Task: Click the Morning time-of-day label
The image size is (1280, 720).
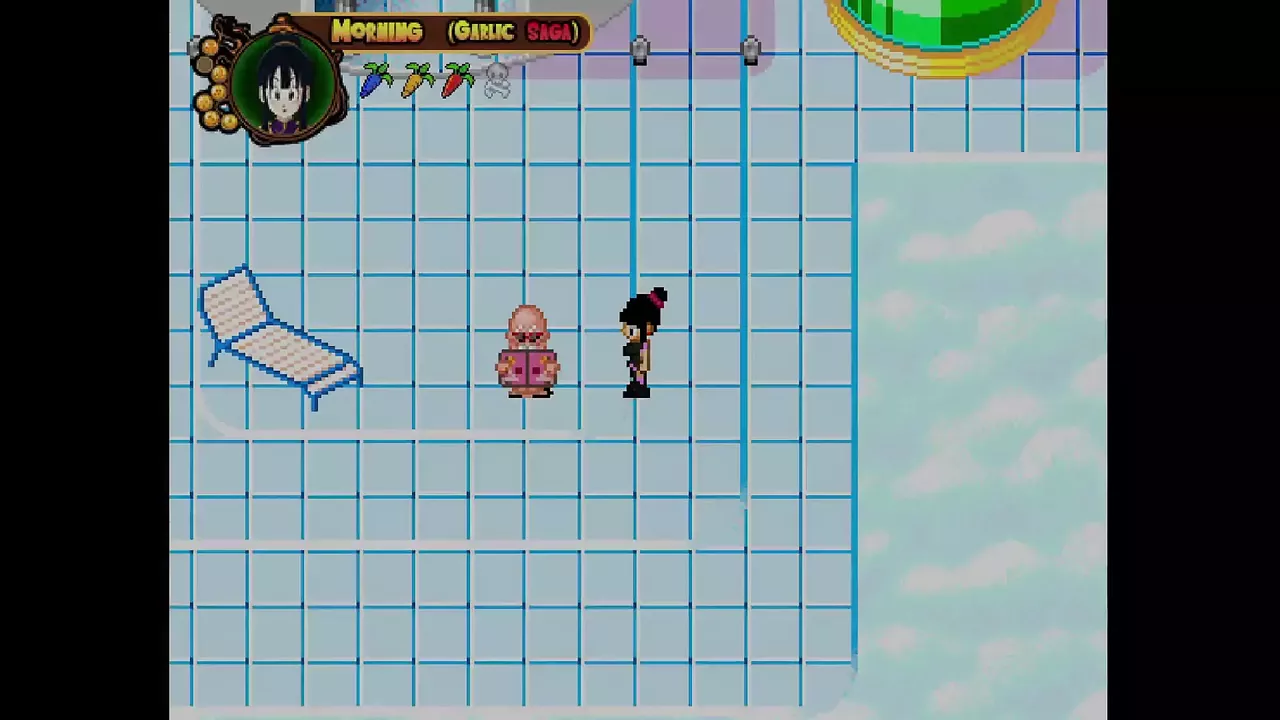Action: (x=377, y=32)
